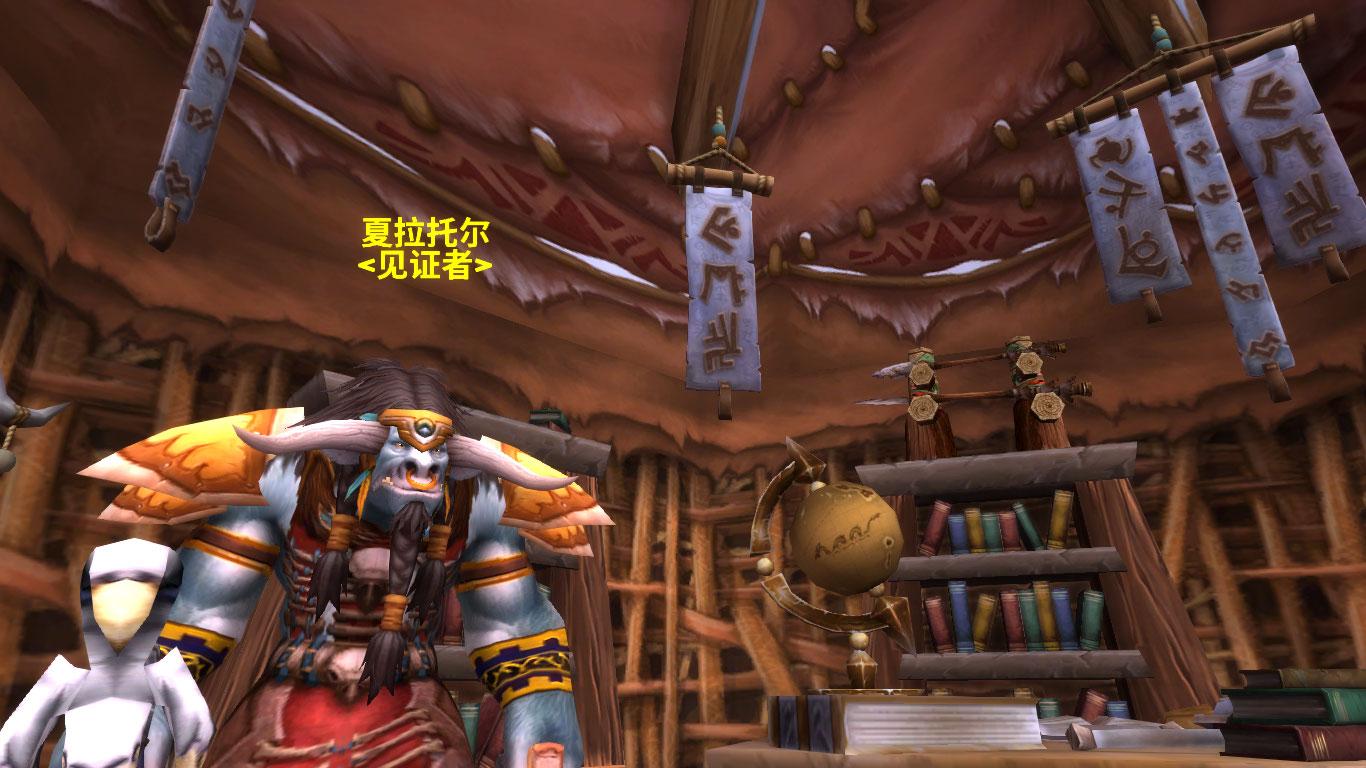Select the 夏拉托尔 NPC name label
This screenshot has width=1366, height=768.
coord(425,234)
